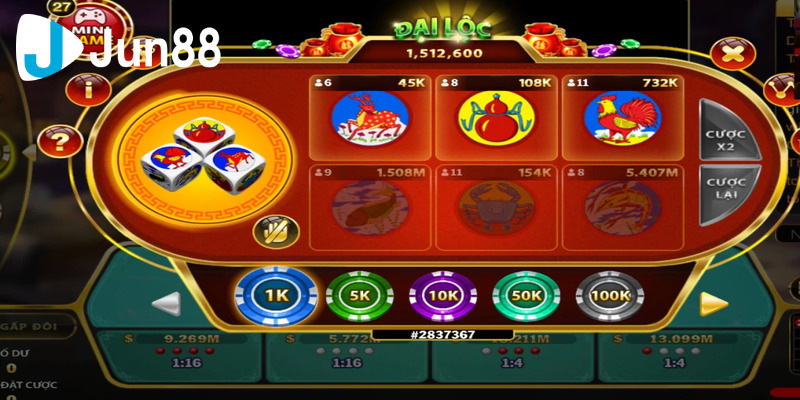Show previous chips with the left arrow
Image resolution: width=800 pixels, height=400 pixels.
(x=166, y=303)
